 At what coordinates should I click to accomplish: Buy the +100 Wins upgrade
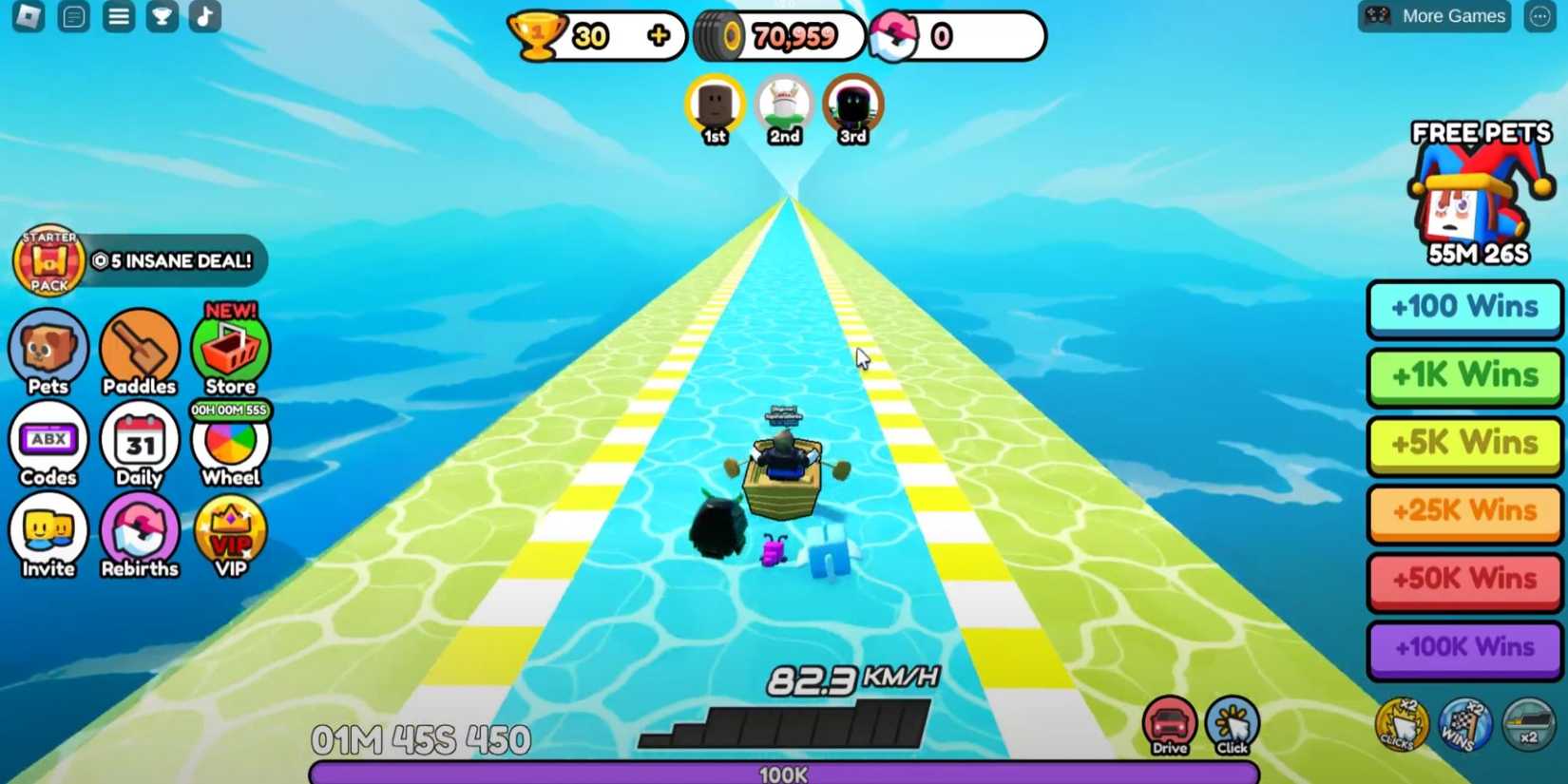tap(1463, 308)
